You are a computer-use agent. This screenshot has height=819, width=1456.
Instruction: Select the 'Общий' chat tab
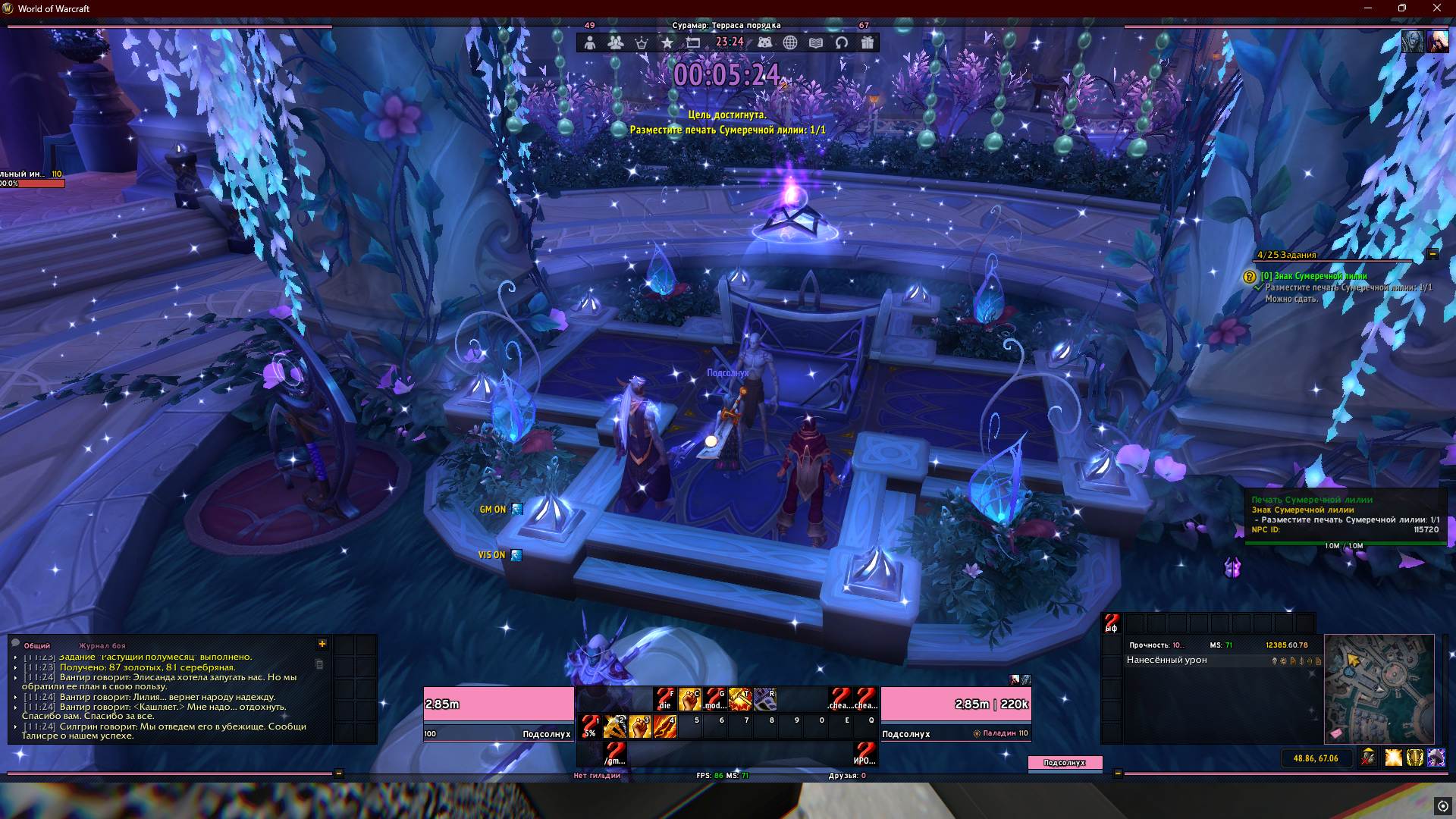click(36, 646)
